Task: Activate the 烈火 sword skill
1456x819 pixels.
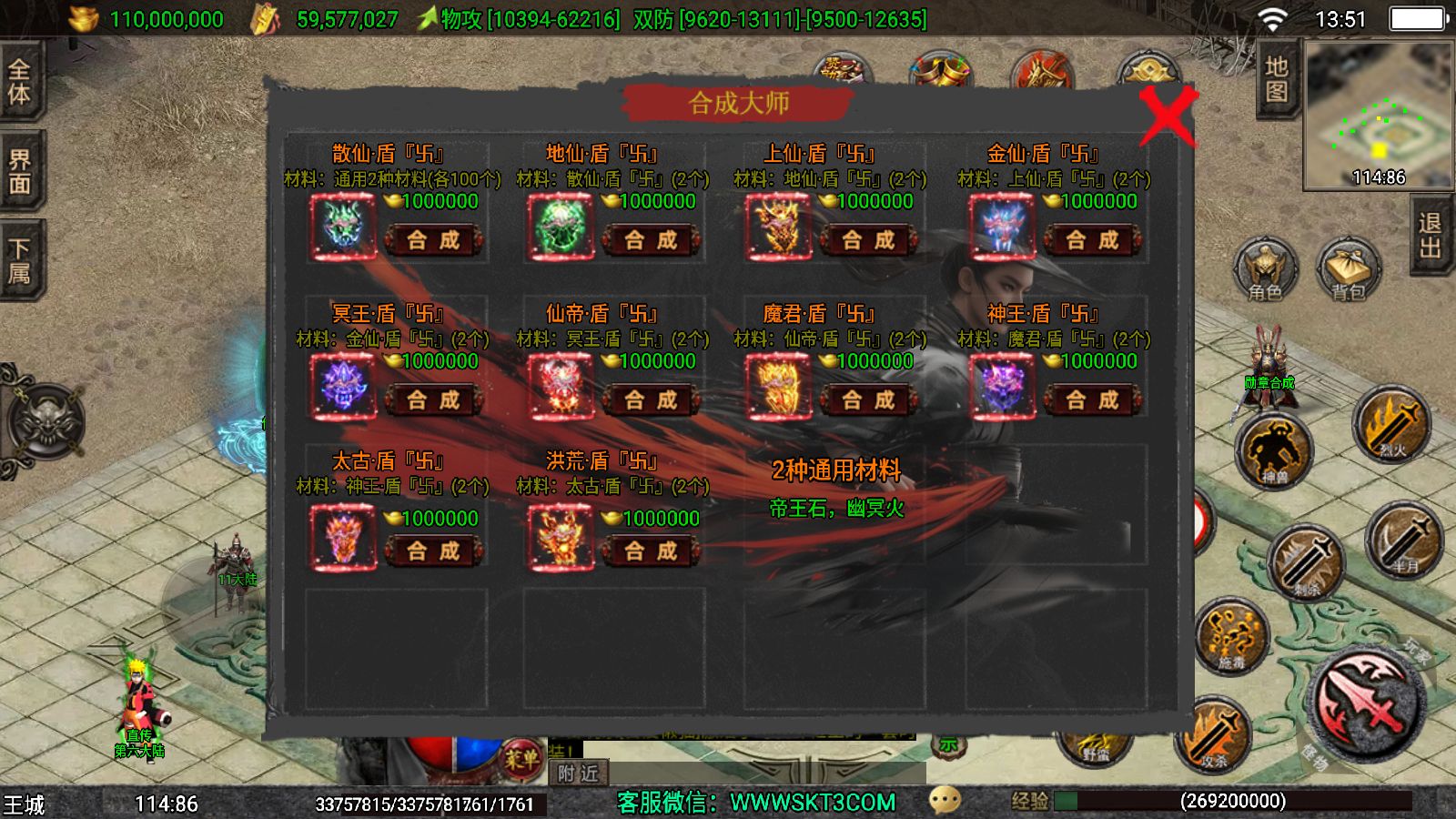Action: click(x=1390, y=424)
